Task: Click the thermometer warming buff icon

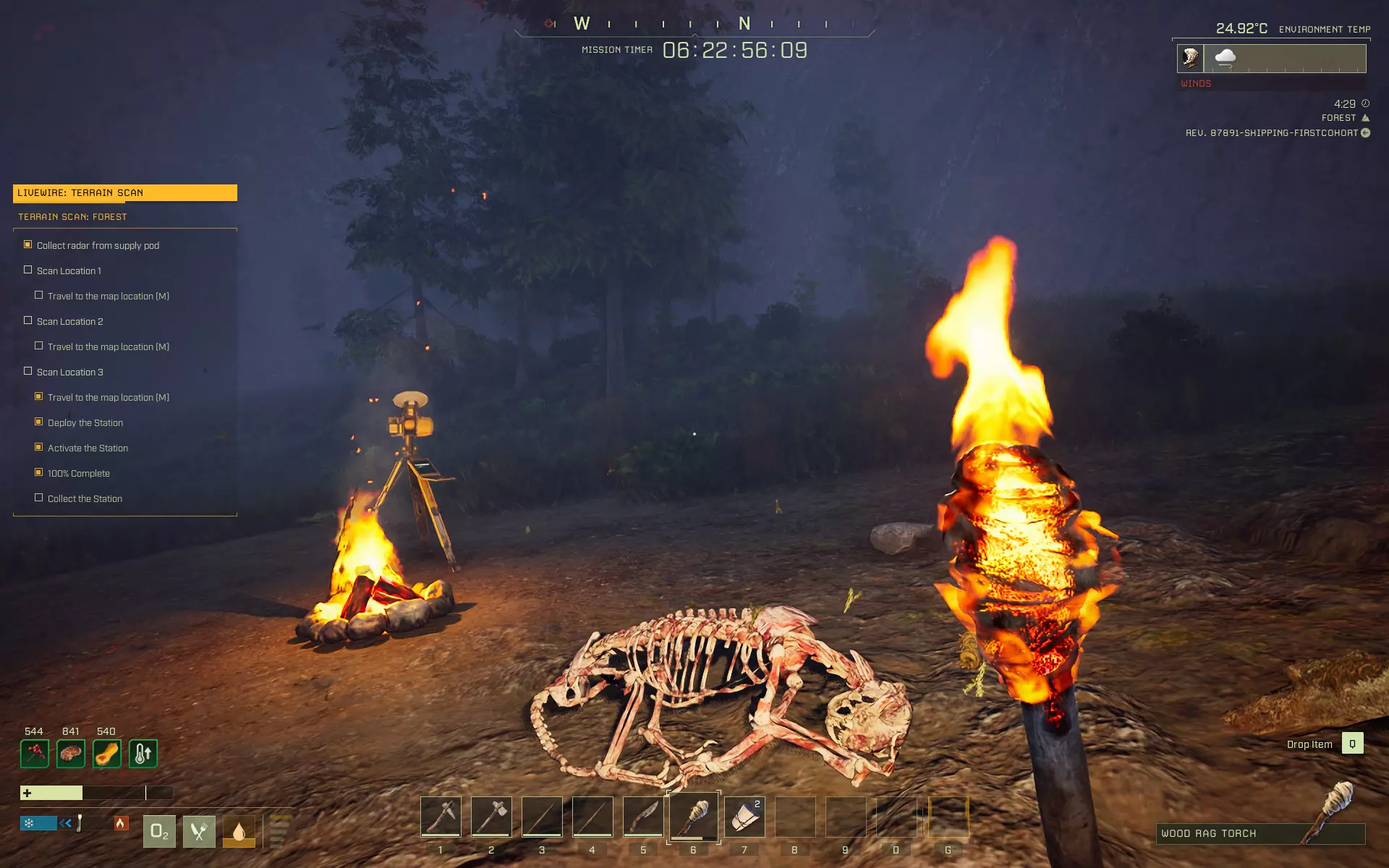Action: click(143, 754)
